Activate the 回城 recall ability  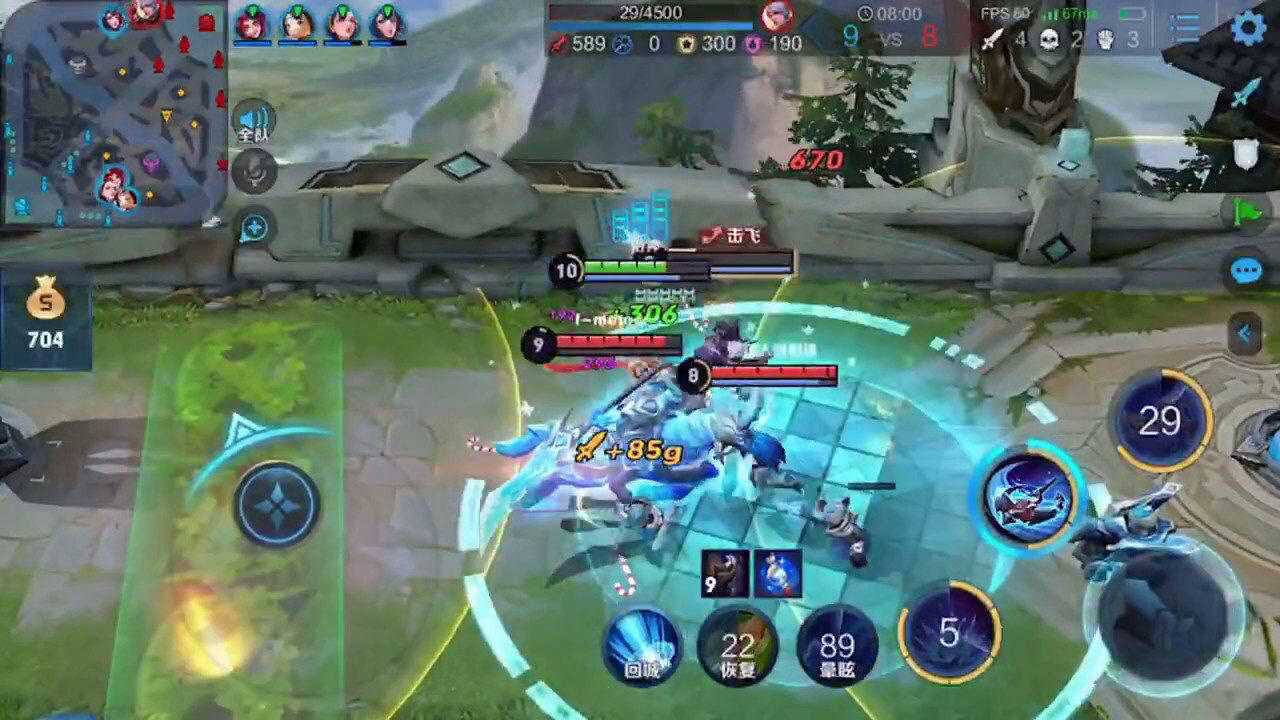pos(641,645)
